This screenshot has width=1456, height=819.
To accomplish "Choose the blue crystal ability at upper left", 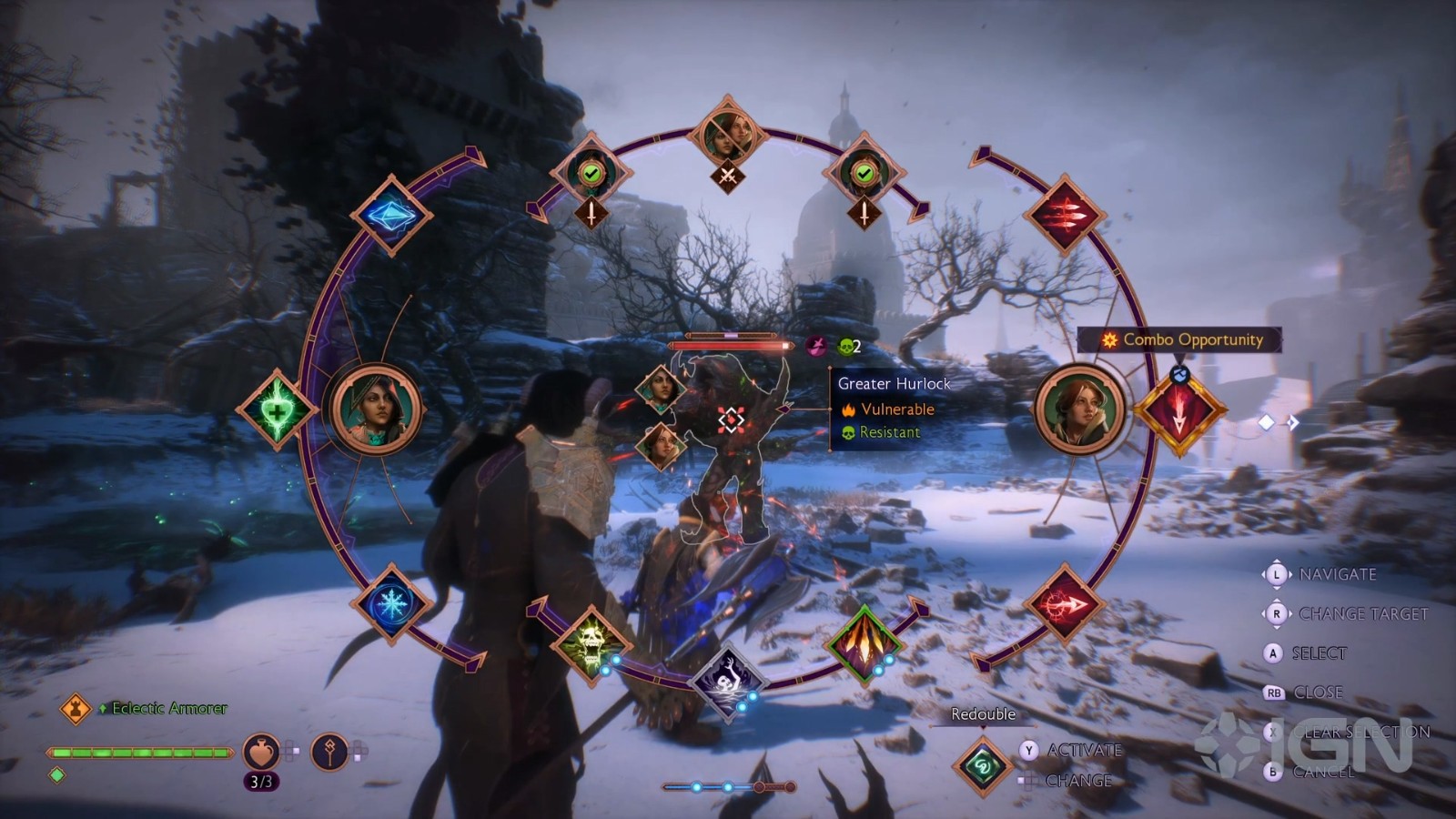I will (391, 216).
